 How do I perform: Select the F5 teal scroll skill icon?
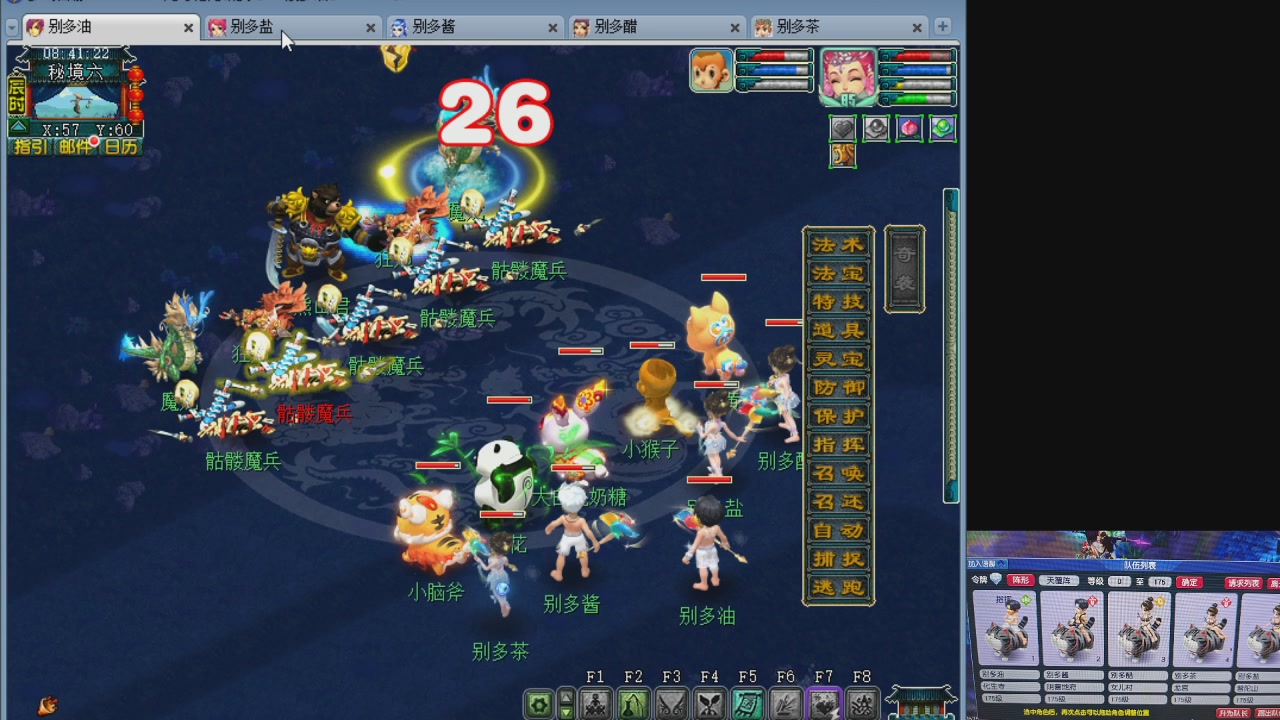[748, 703]
